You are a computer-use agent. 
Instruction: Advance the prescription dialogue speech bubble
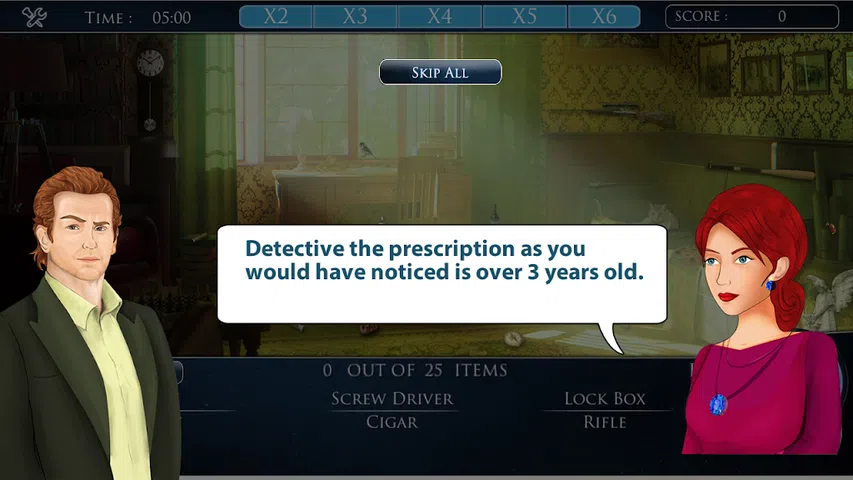(442, 273)
